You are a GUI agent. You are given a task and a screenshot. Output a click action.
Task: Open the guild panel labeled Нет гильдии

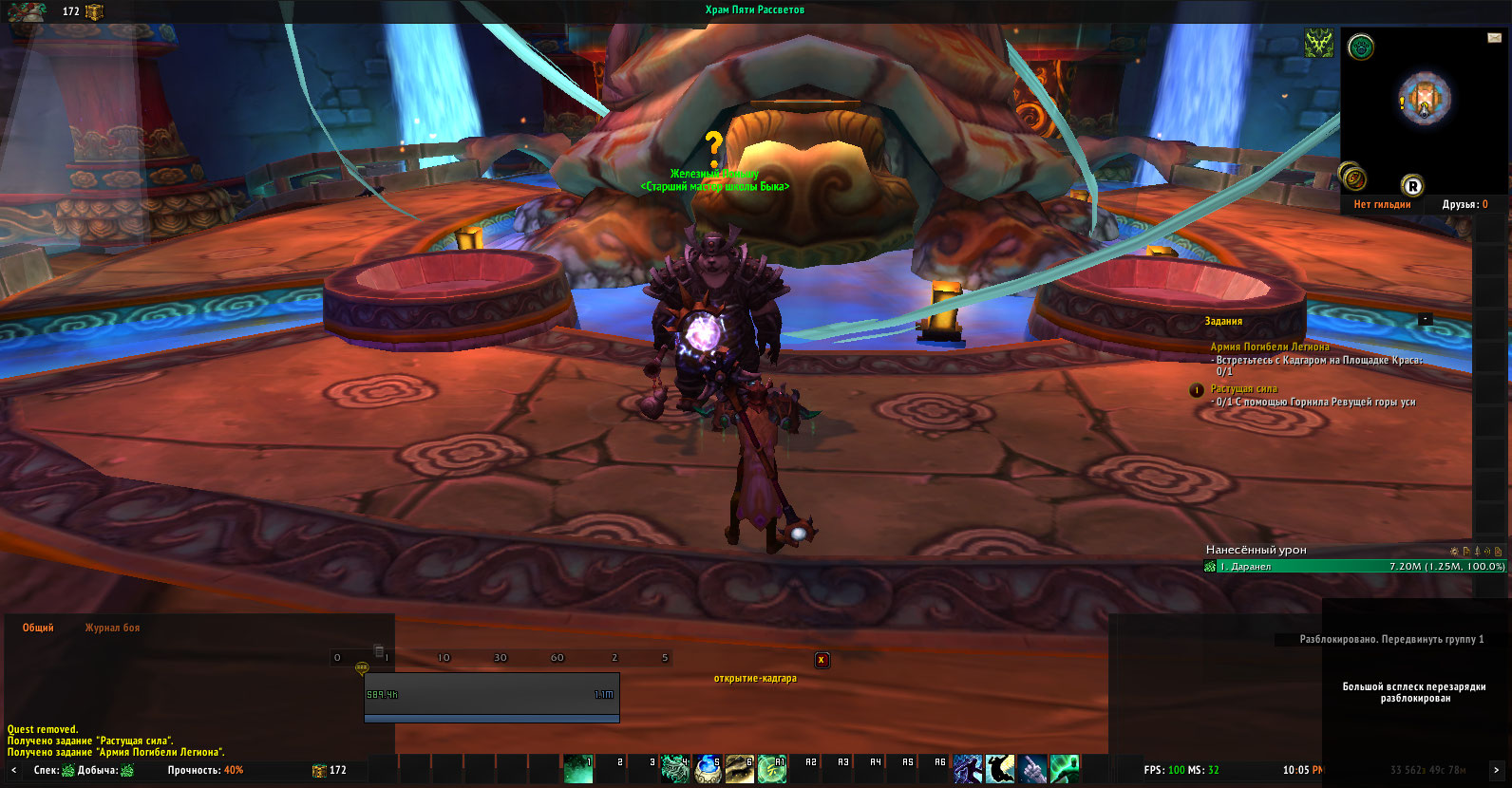(x=1382, y=204)
